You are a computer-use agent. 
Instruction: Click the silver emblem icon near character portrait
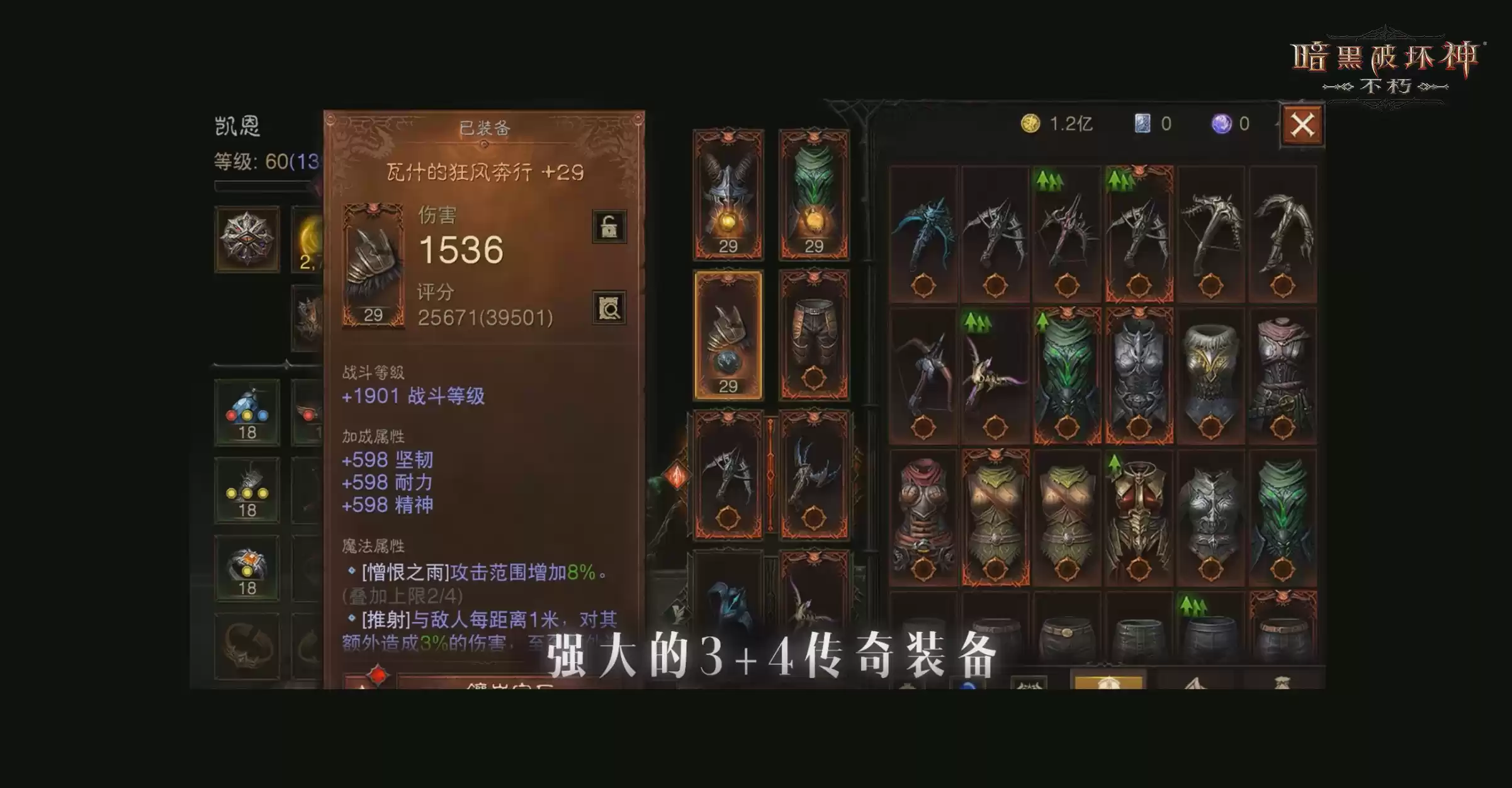tap(248, 238)
